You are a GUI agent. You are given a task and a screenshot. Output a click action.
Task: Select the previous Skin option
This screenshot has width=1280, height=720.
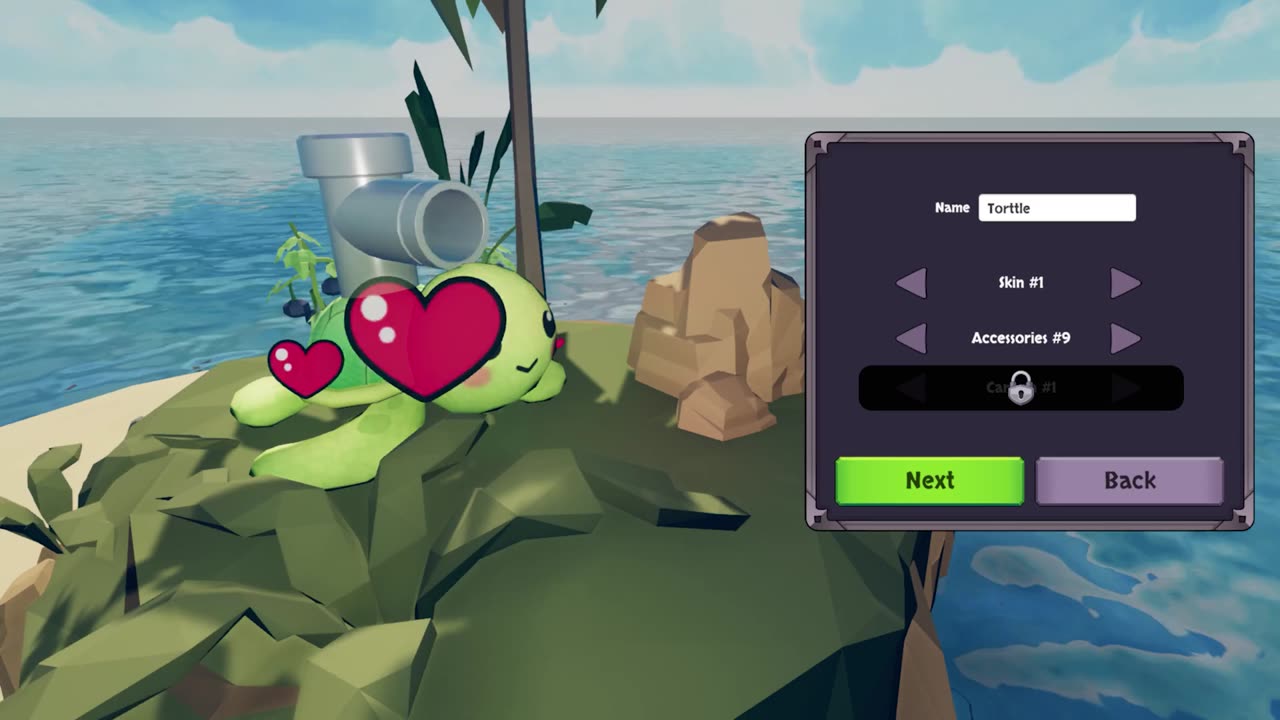tap(911, 283)
